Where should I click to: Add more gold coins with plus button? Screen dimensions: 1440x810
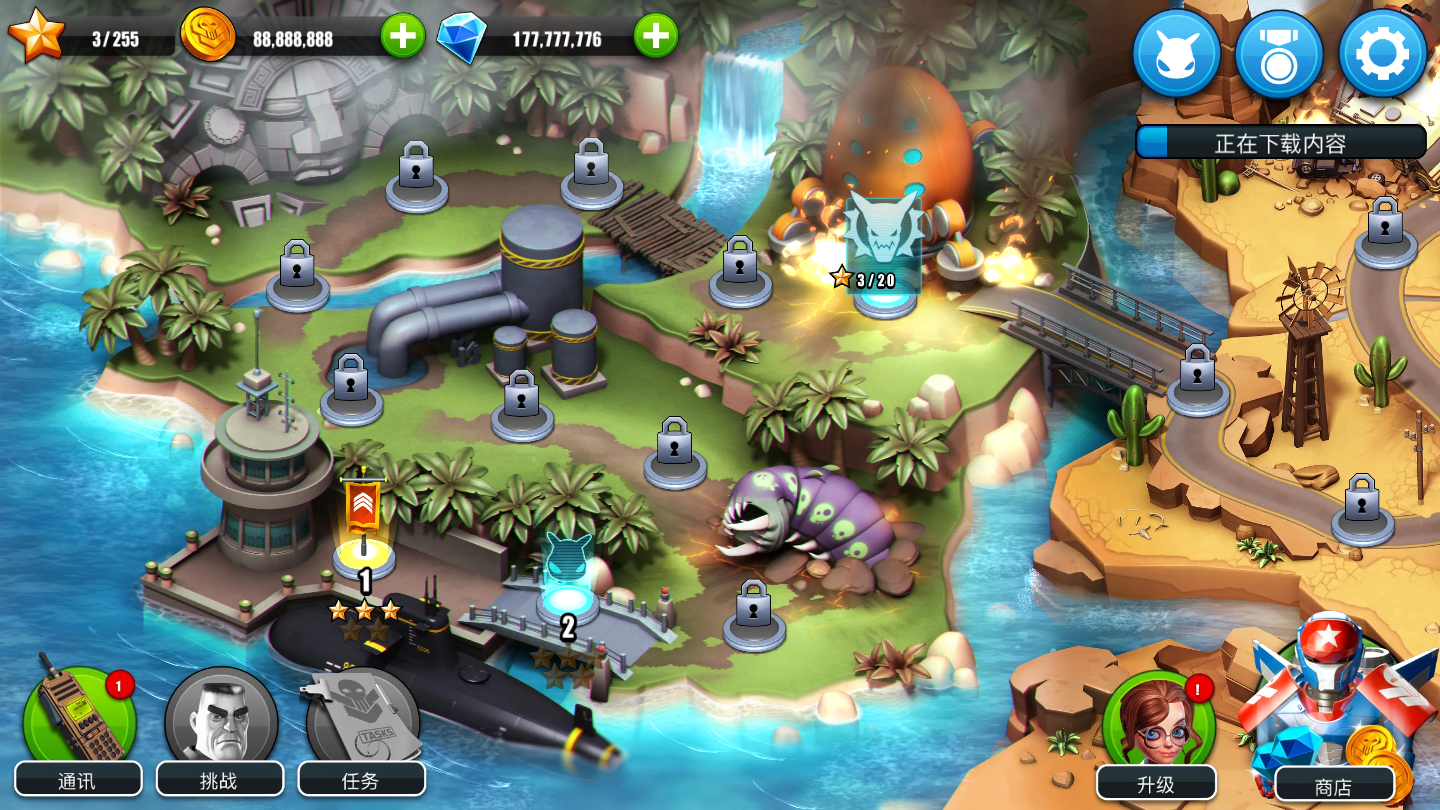pos(402,38)
